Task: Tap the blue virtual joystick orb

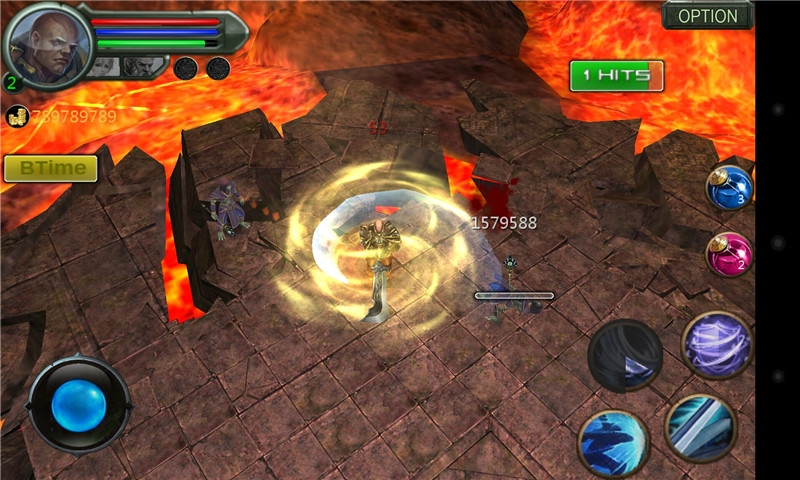Action: coord(79,404)
